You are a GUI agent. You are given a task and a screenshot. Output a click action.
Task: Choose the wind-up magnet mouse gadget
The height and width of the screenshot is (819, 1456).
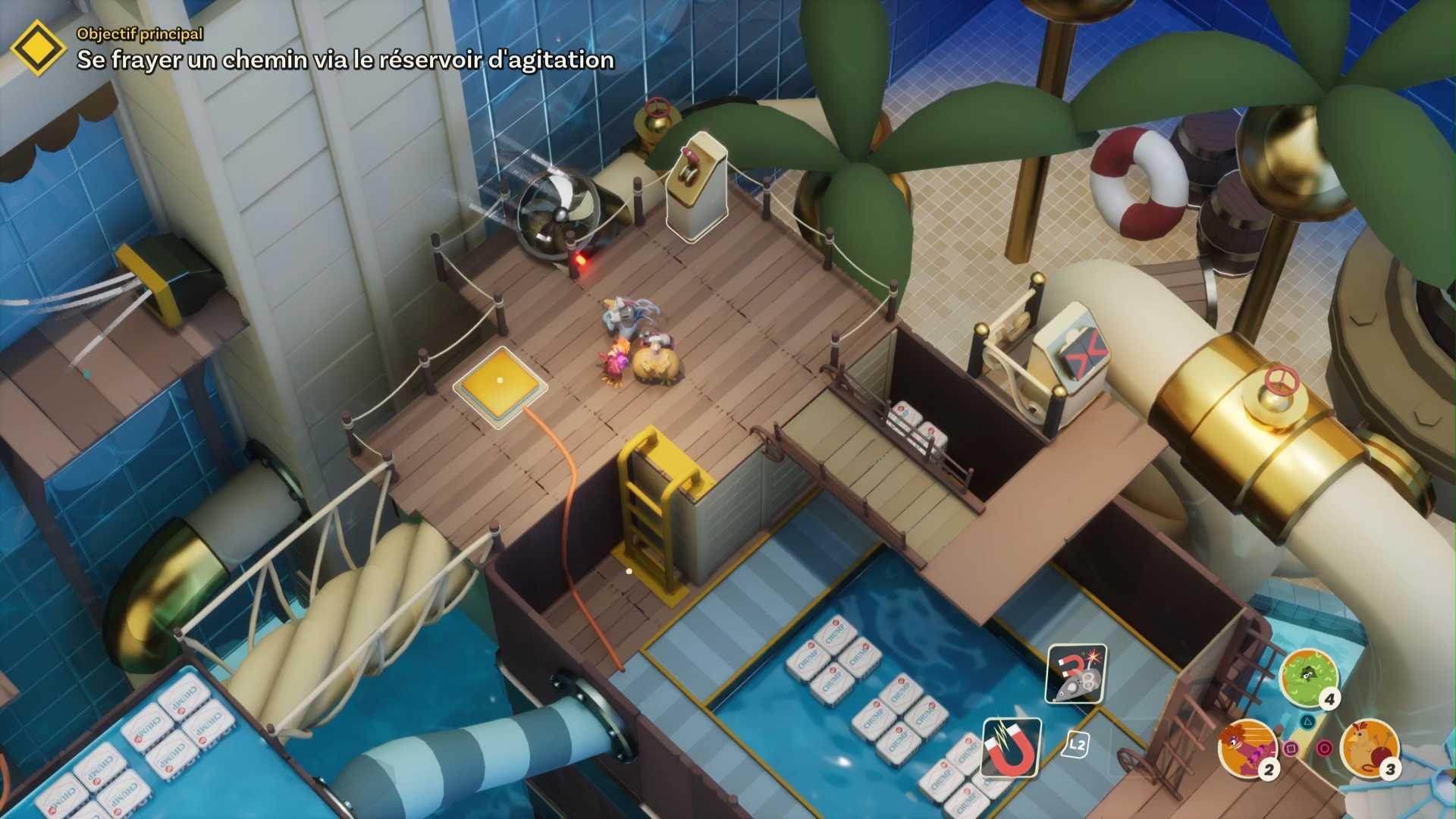click(x=1075, y=673)
